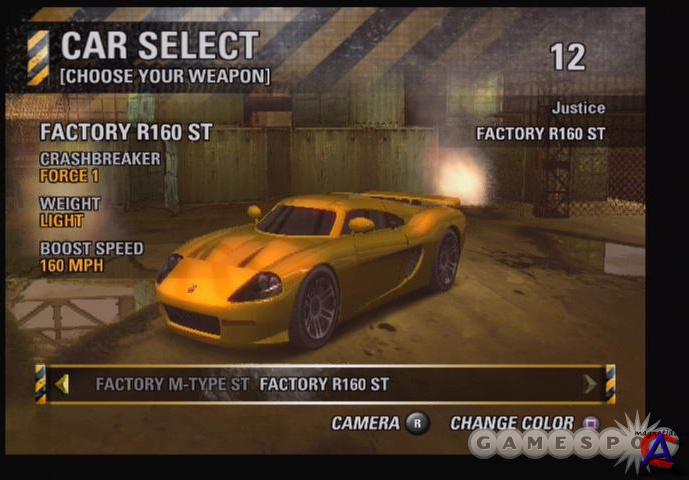Select Factory R160 ST in the car bar

point(324,384)
